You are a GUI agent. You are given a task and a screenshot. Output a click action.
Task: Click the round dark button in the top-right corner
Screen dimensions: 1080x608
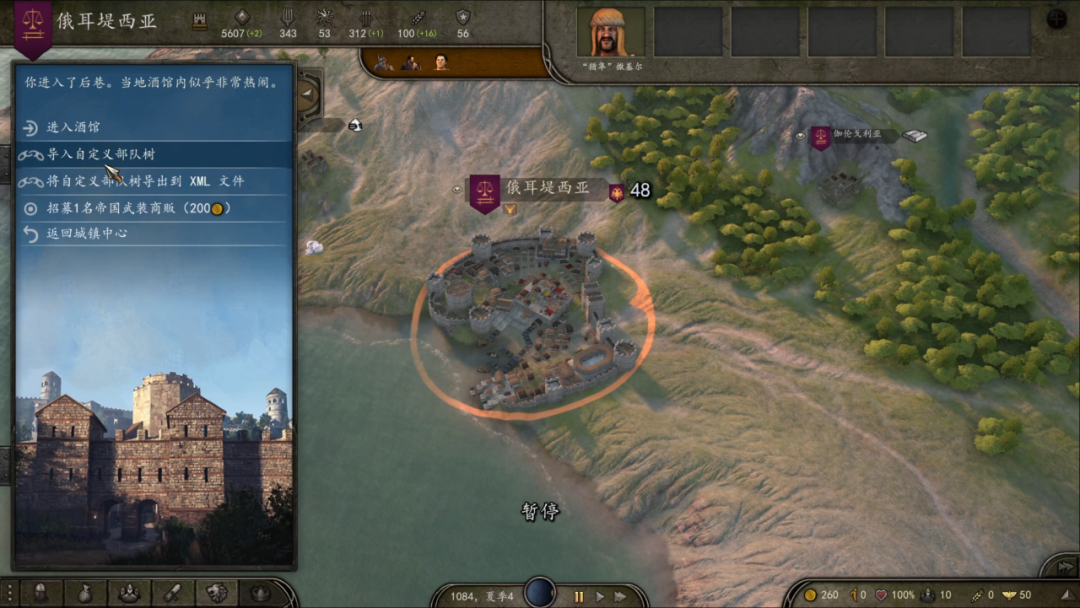pos(1057,19)
